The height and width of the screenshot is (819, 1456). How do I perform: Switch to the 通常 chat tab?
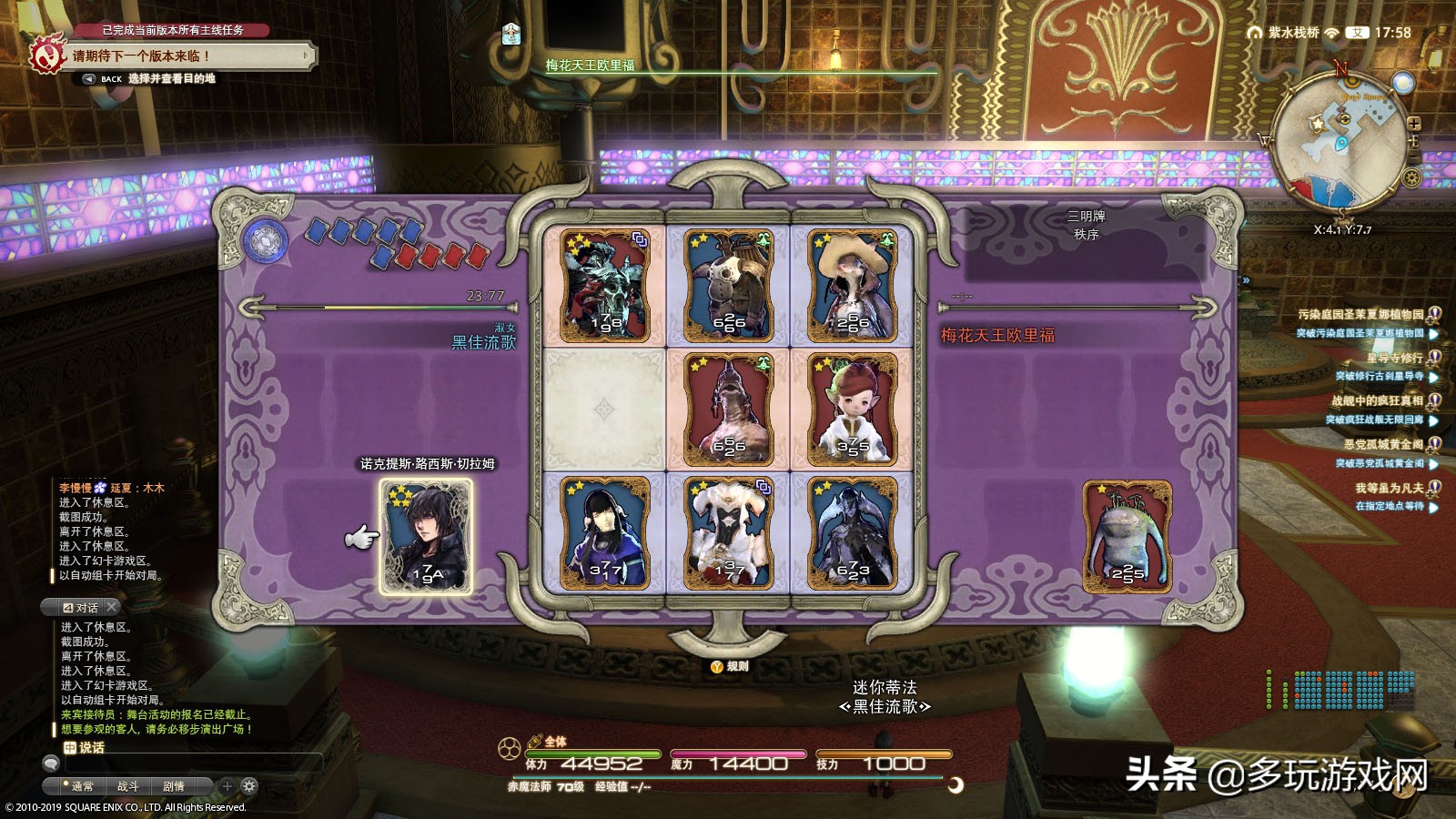click(83, 786)
